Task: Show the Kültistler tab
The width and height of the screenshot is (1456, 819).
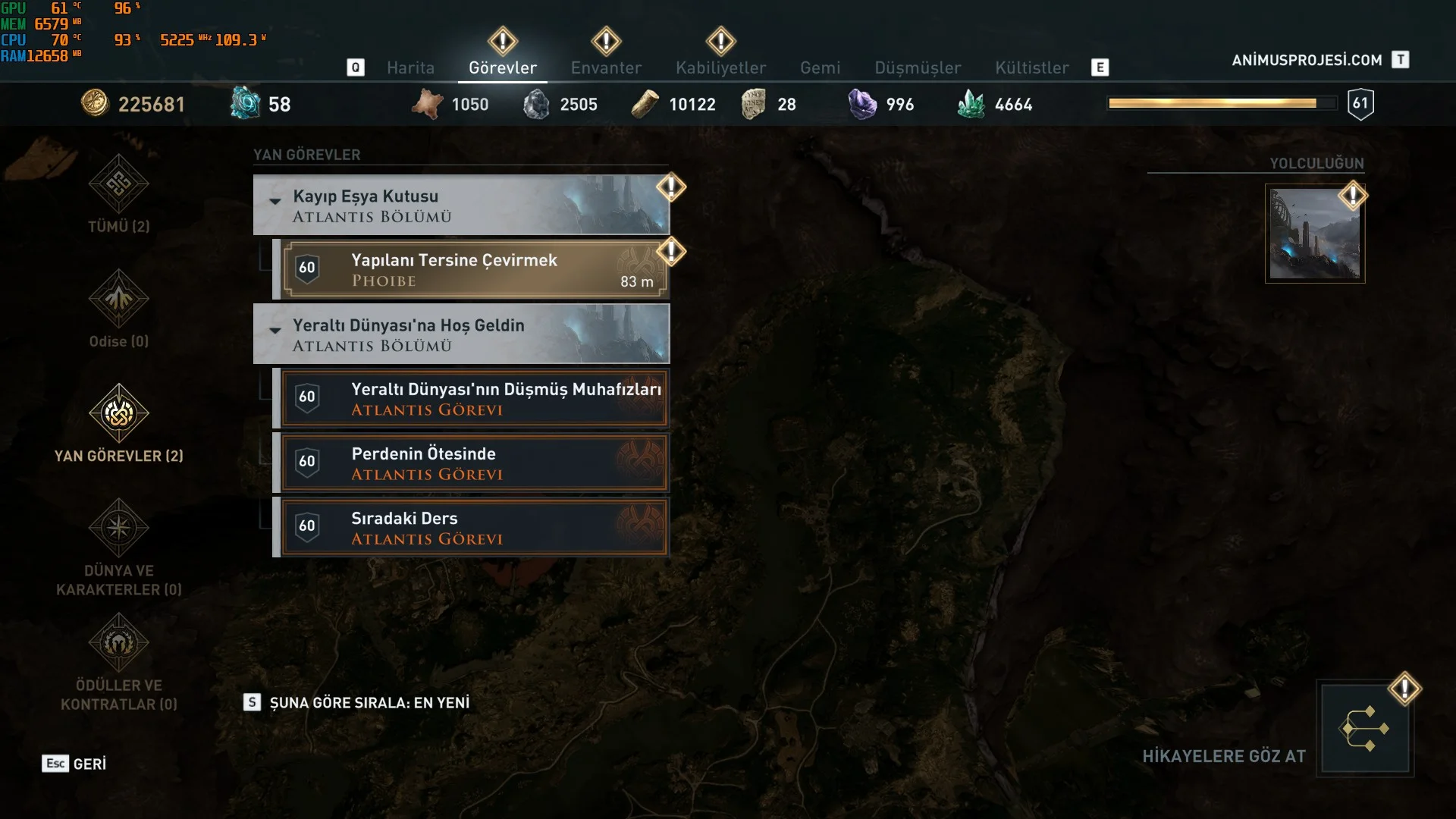Action: (x=1031, y=67)
